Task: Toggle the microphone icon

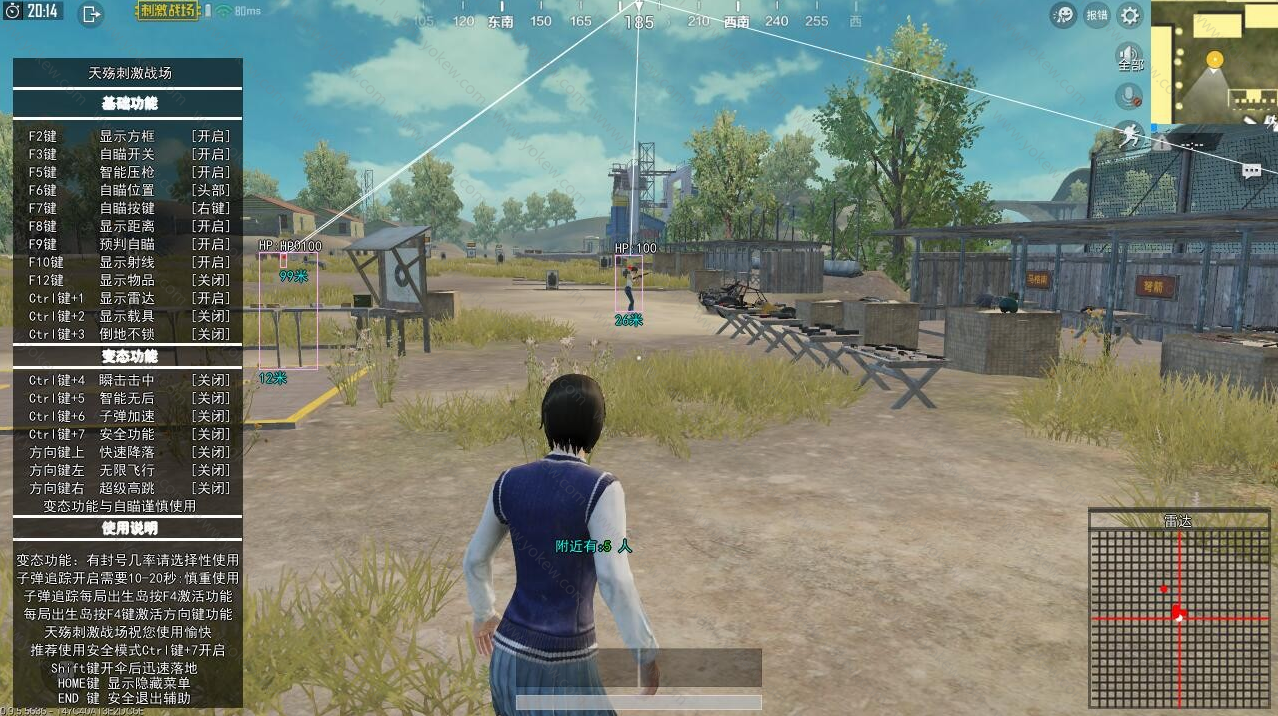Action: click(x=1130, y=96)
